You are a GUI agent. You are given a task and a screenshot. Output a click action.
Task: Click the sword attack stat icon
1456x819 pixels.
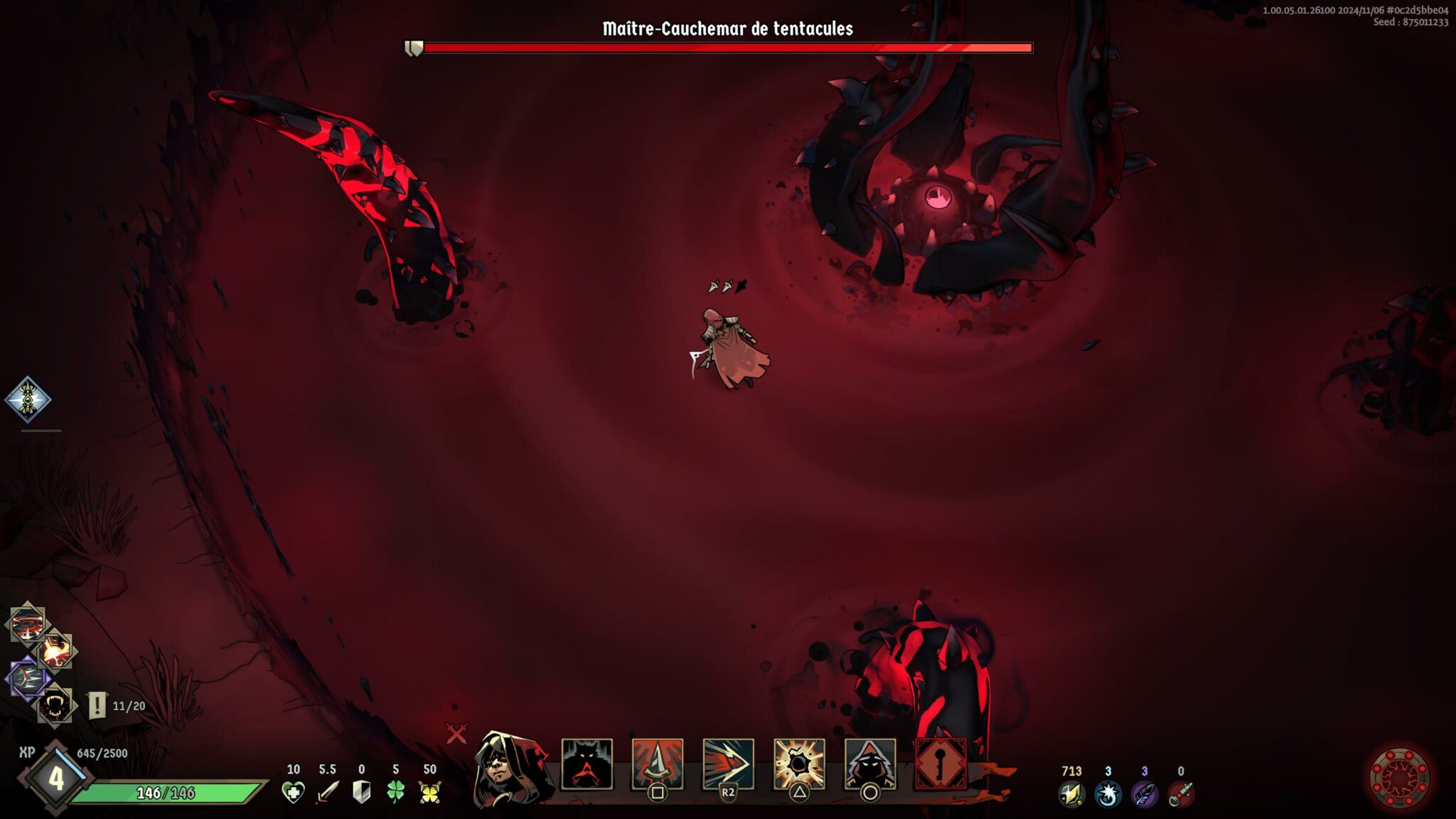point(327,792)
